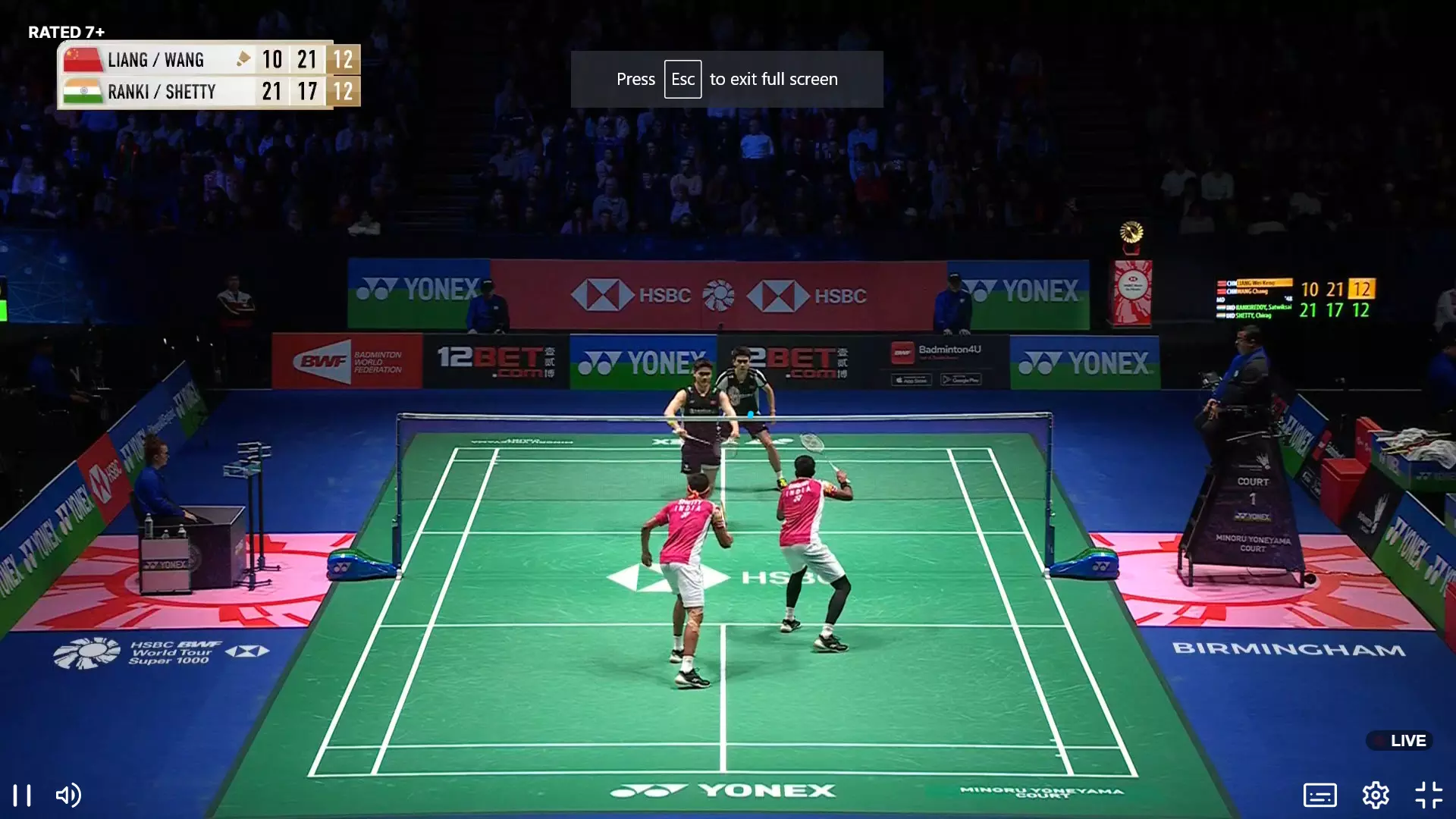Pause the live badminton stream

(x=23, y=795)
